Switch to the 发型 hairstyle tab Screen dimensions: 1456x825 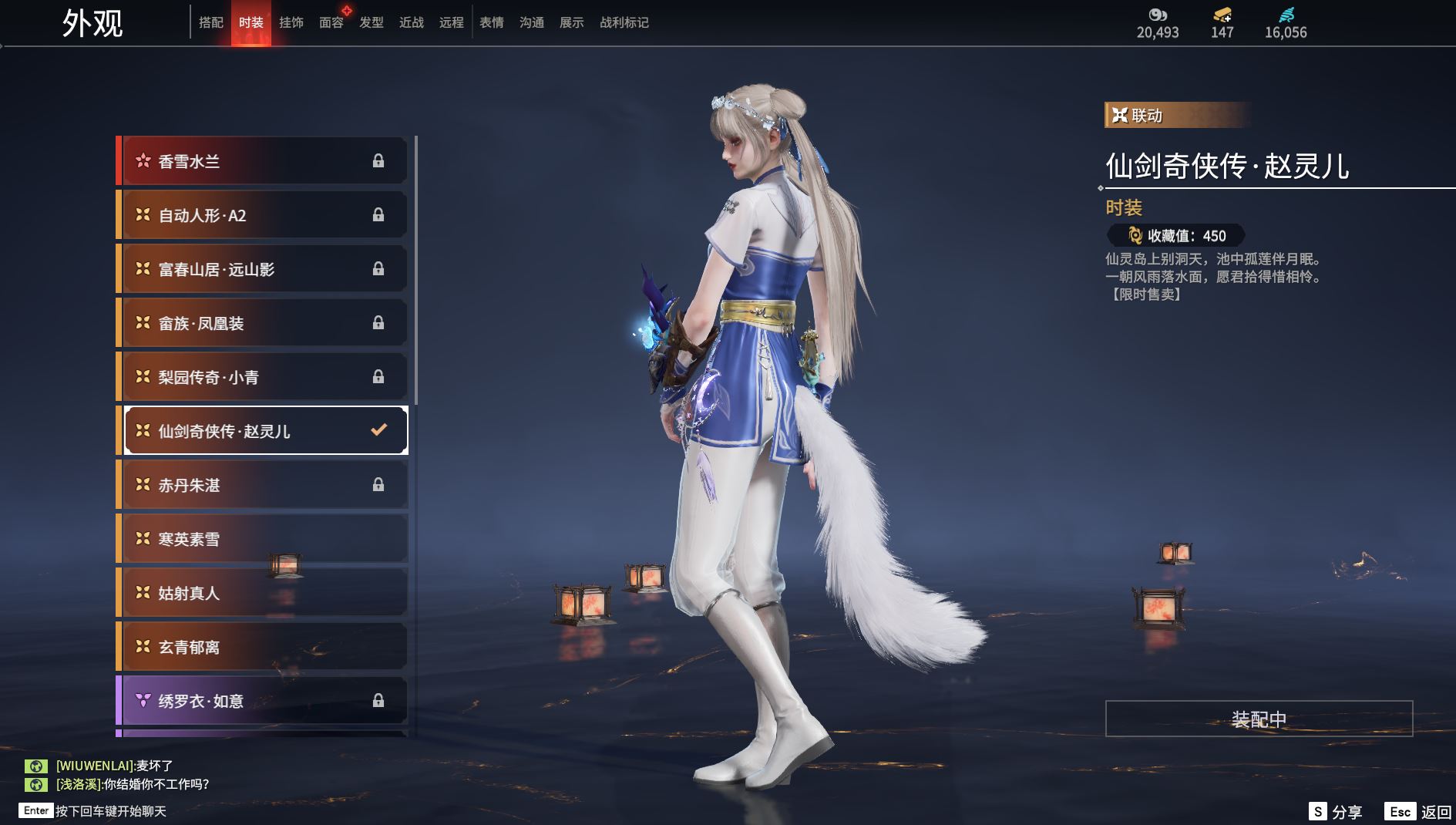click(x=372, y=23)
